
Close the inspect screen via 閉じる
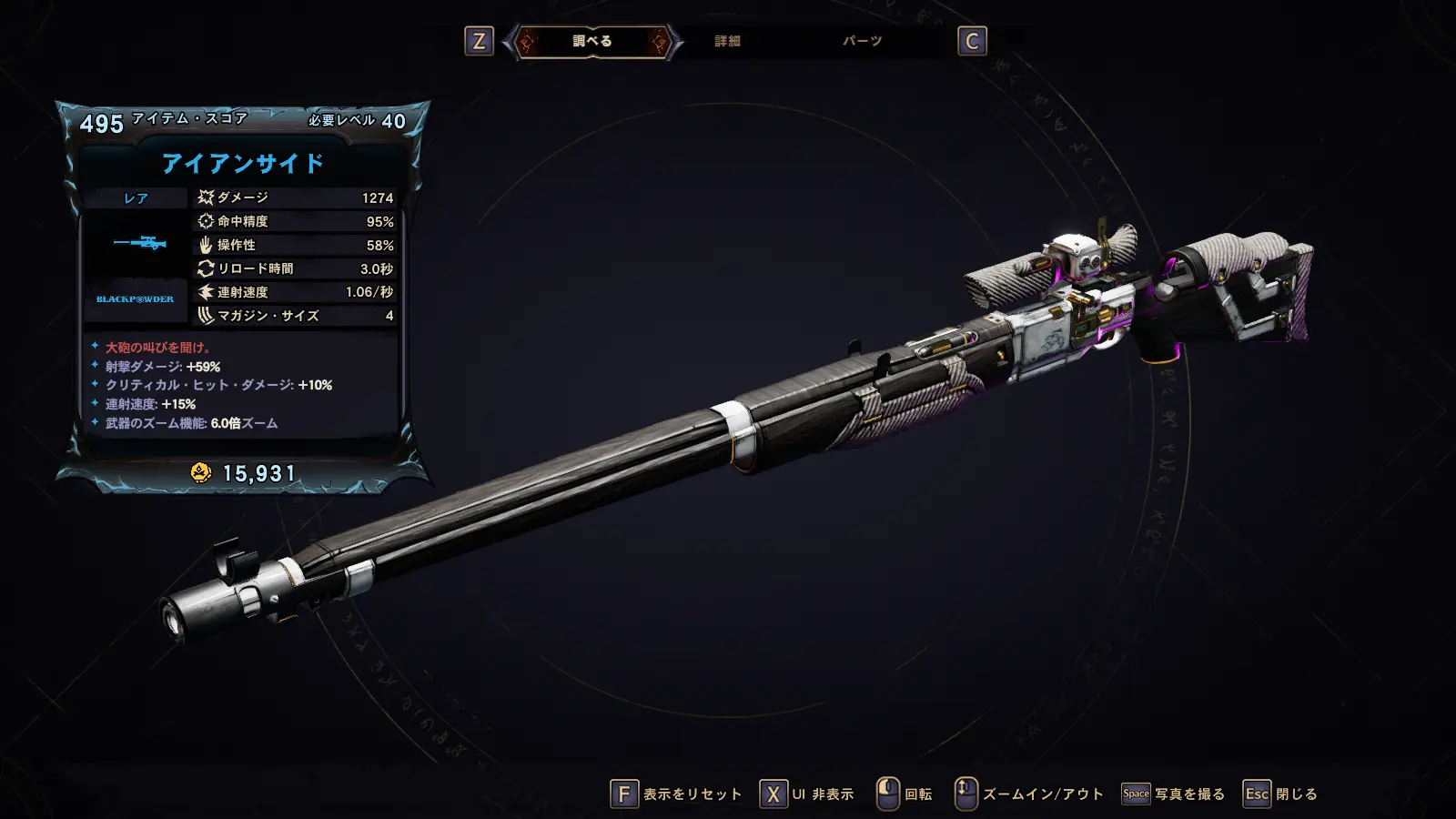pyautogui.click(x=1281, y=794)
